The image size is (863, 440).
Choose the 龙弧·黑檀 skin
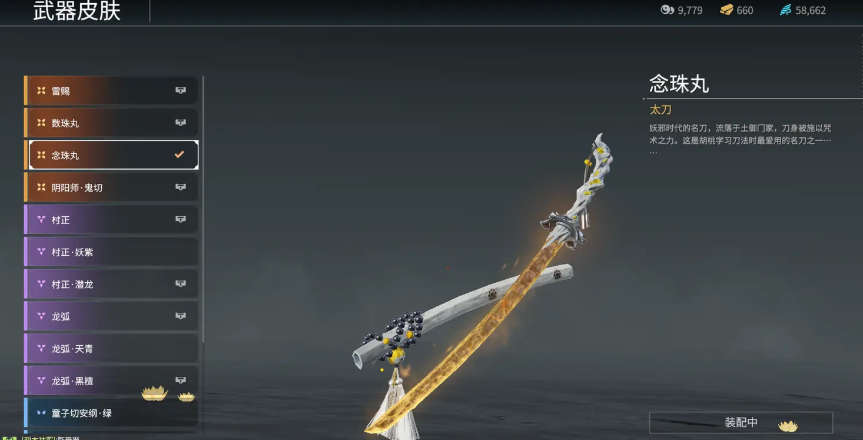(110, 380)
